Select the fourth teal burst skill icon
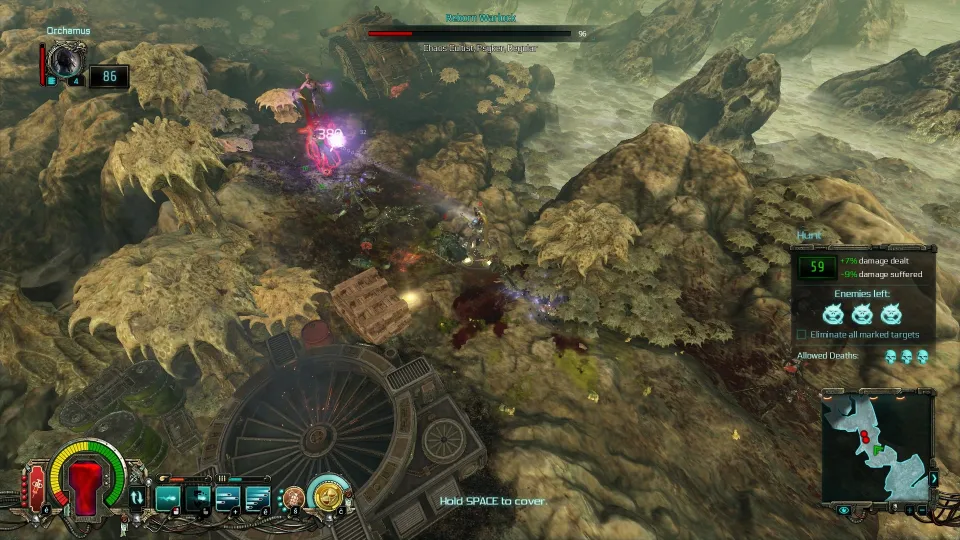Image resolution: width=960 pixels, height=540 pixels. [258, 496]
